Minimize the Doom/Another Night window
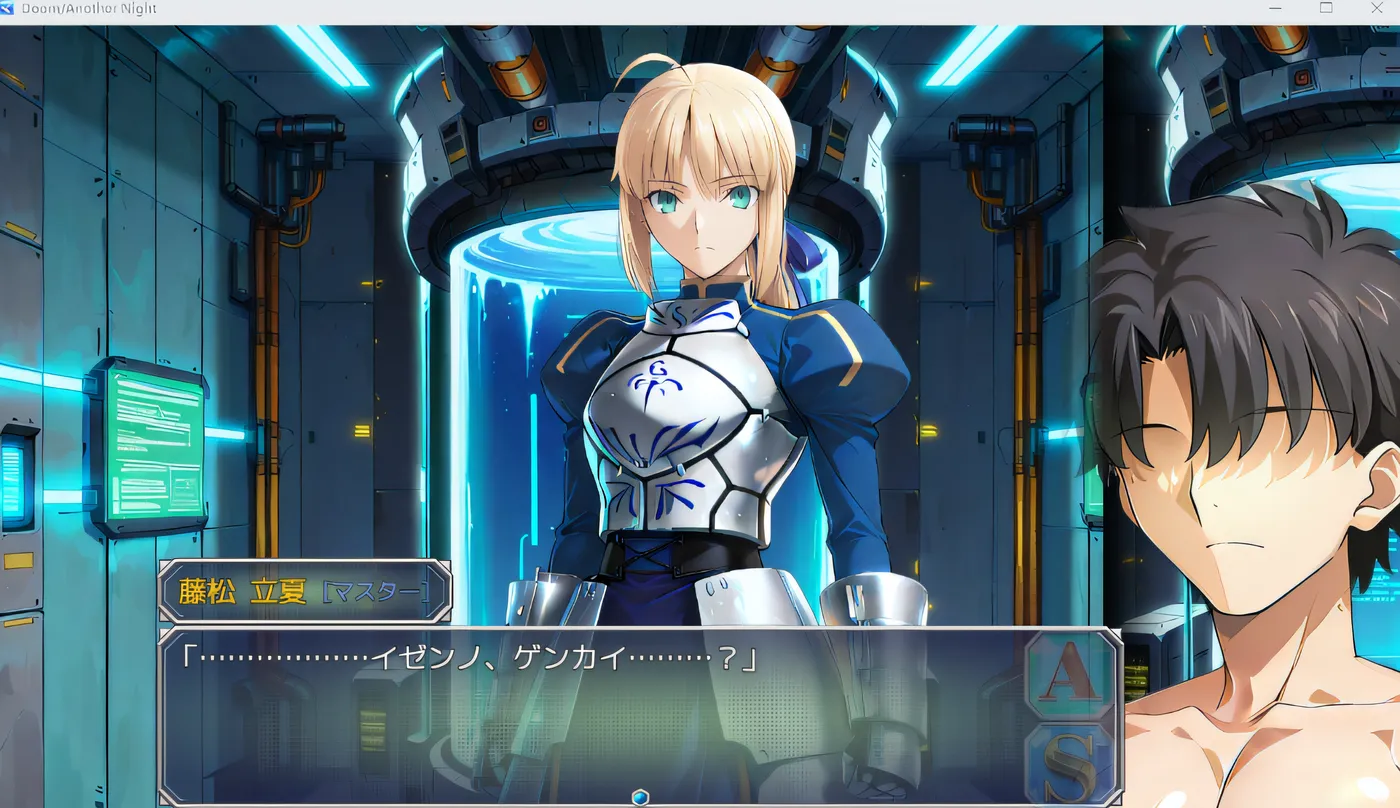The width and height of the screenshot is (1400, 808). pyautogui.click(x=1275, y=8)
